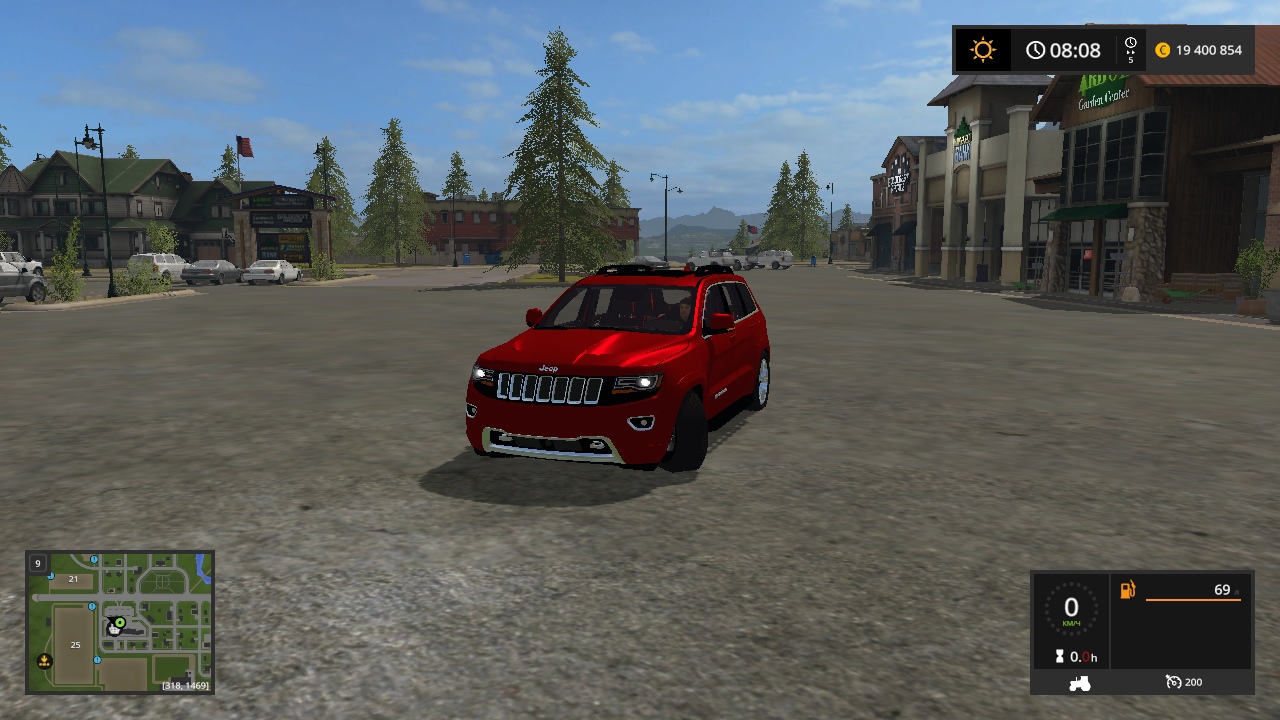Select field number 25 on the minimap
This screenshot has width=1280, height=720.
pos(75,644)
